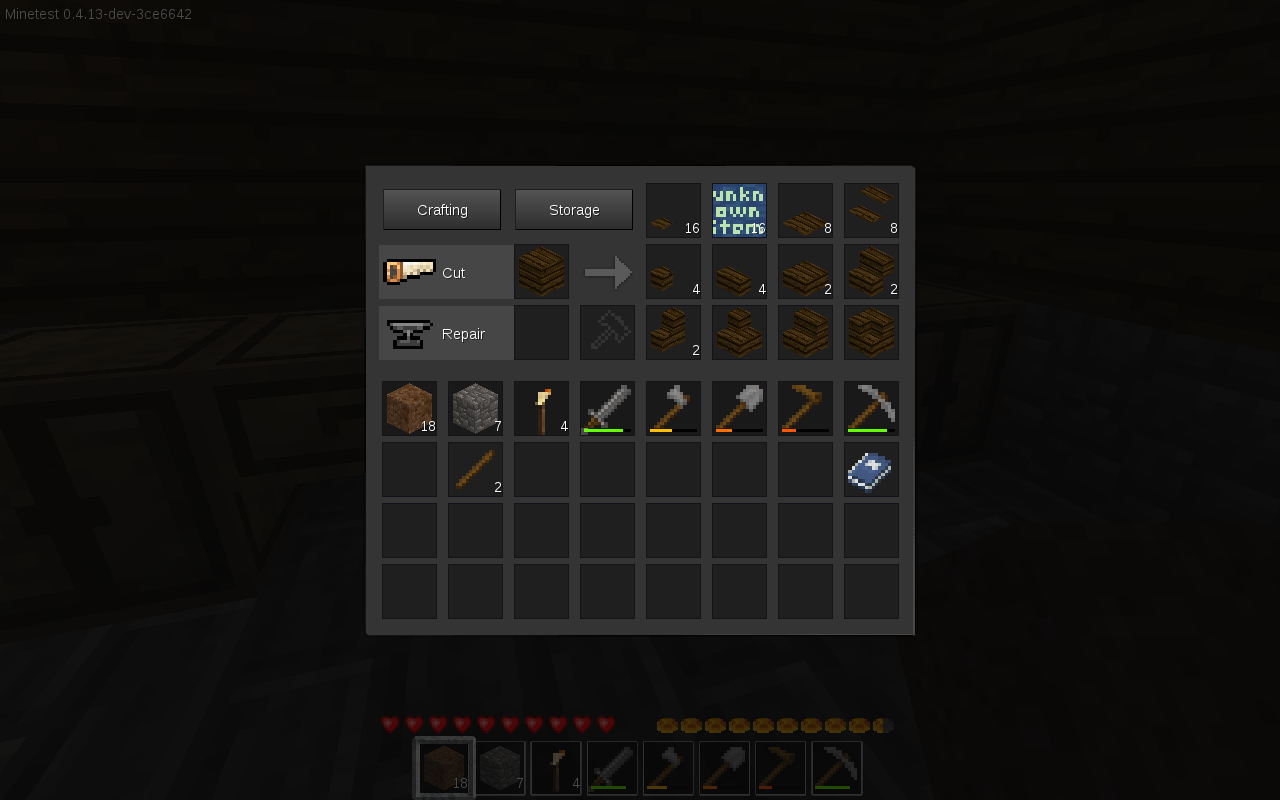Click the wood block in the Cut input slot

pyautogui.click(x=541, y=271)
